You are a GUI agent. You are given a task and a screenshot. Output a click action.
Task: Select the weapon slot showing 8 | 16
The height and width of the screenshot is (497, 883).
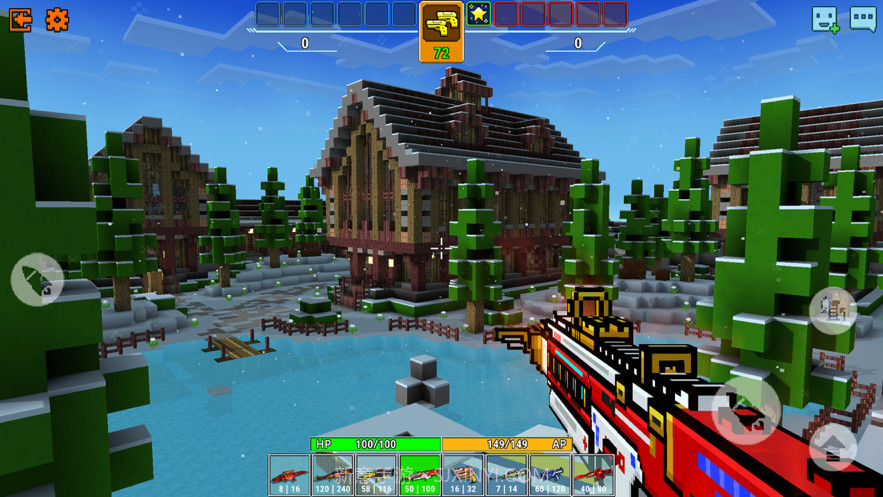[x=289, y=475]
